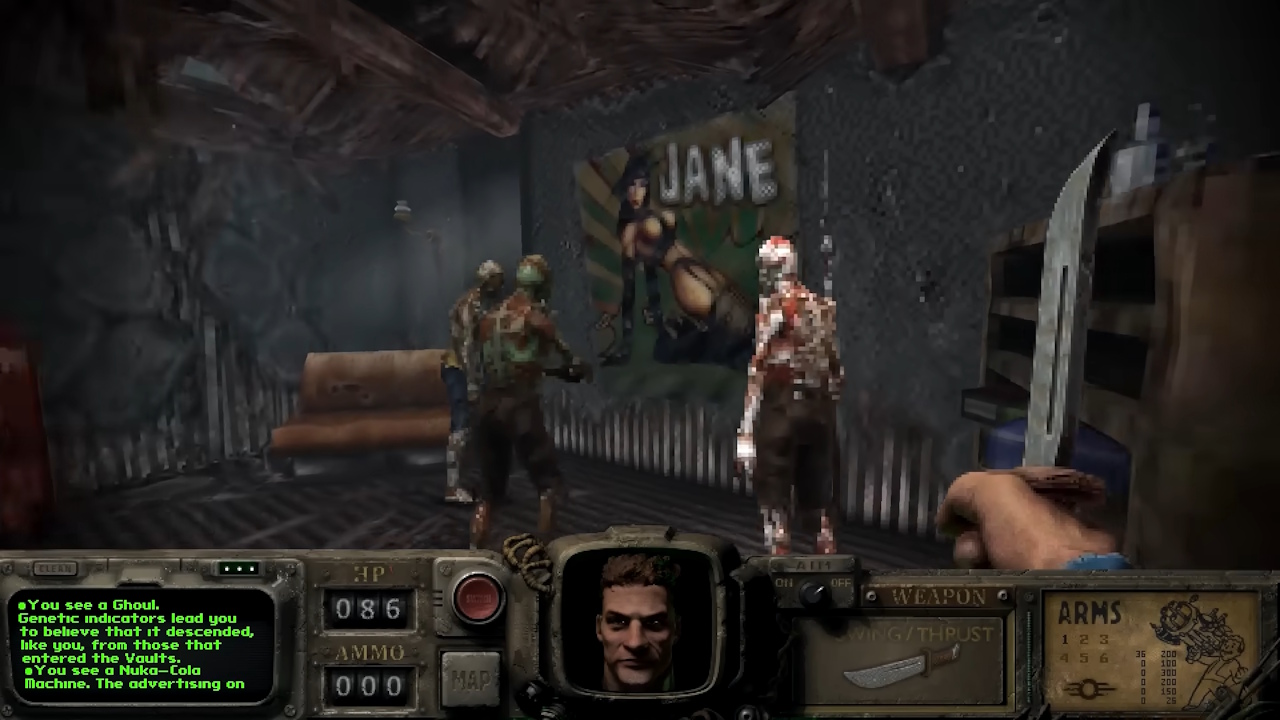Select arms slot number 1

[1063, 639]
